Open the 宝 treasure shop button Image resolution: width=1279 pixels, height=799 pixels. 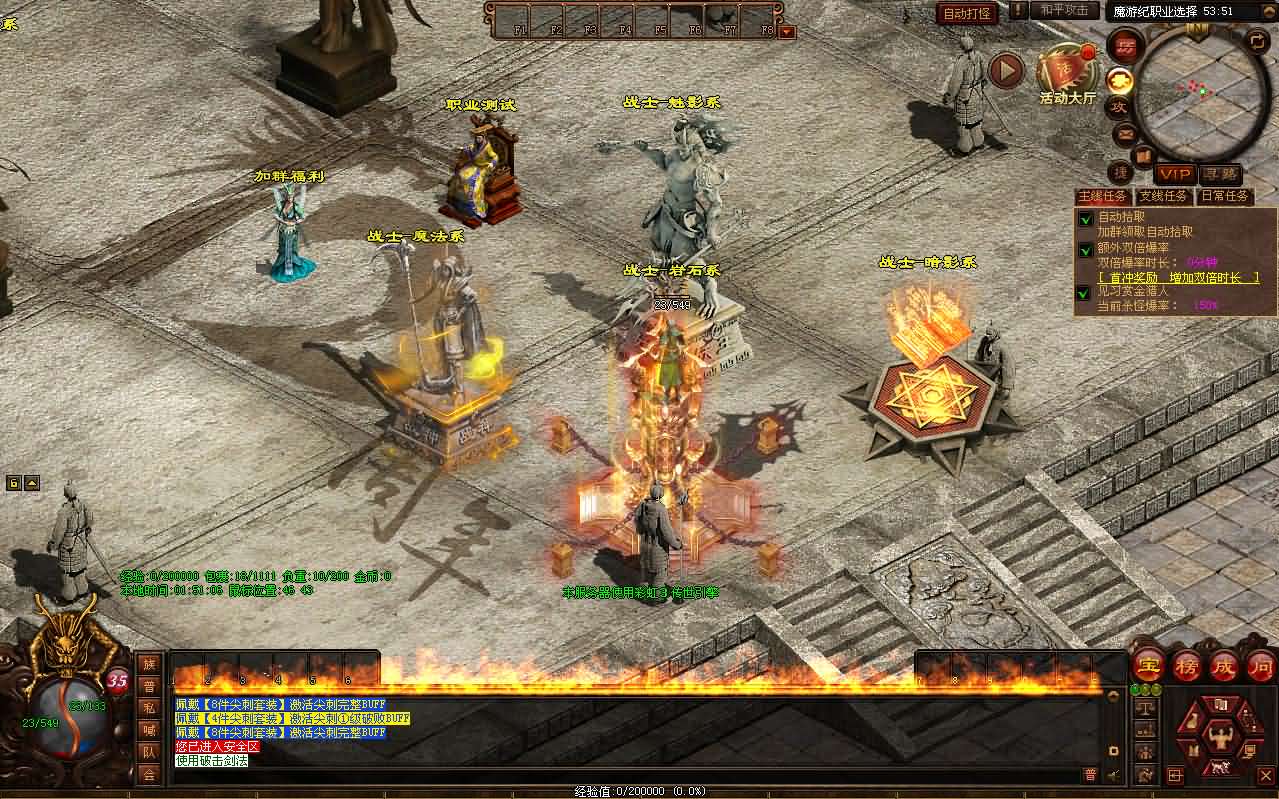point(1147,665)
